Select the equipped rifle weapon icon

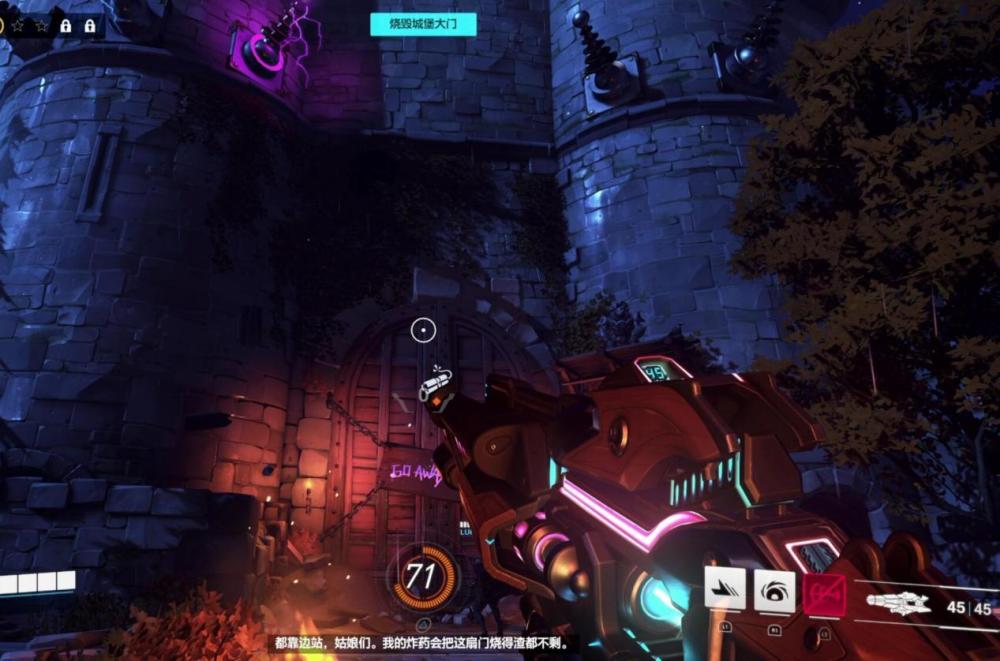click(x=898, y=604)
